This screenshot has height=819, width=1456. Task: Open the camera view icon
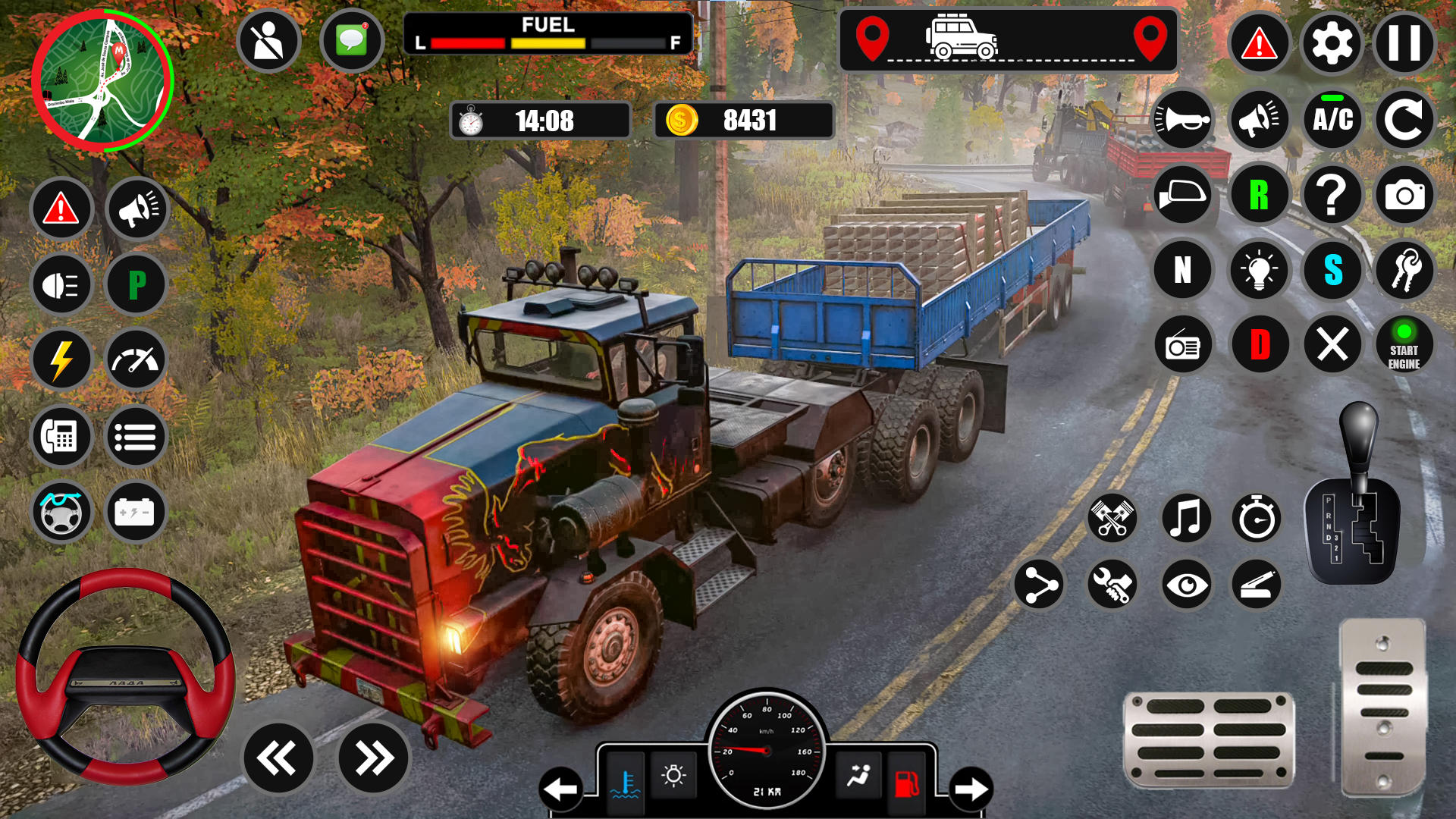coord(1404,196)
